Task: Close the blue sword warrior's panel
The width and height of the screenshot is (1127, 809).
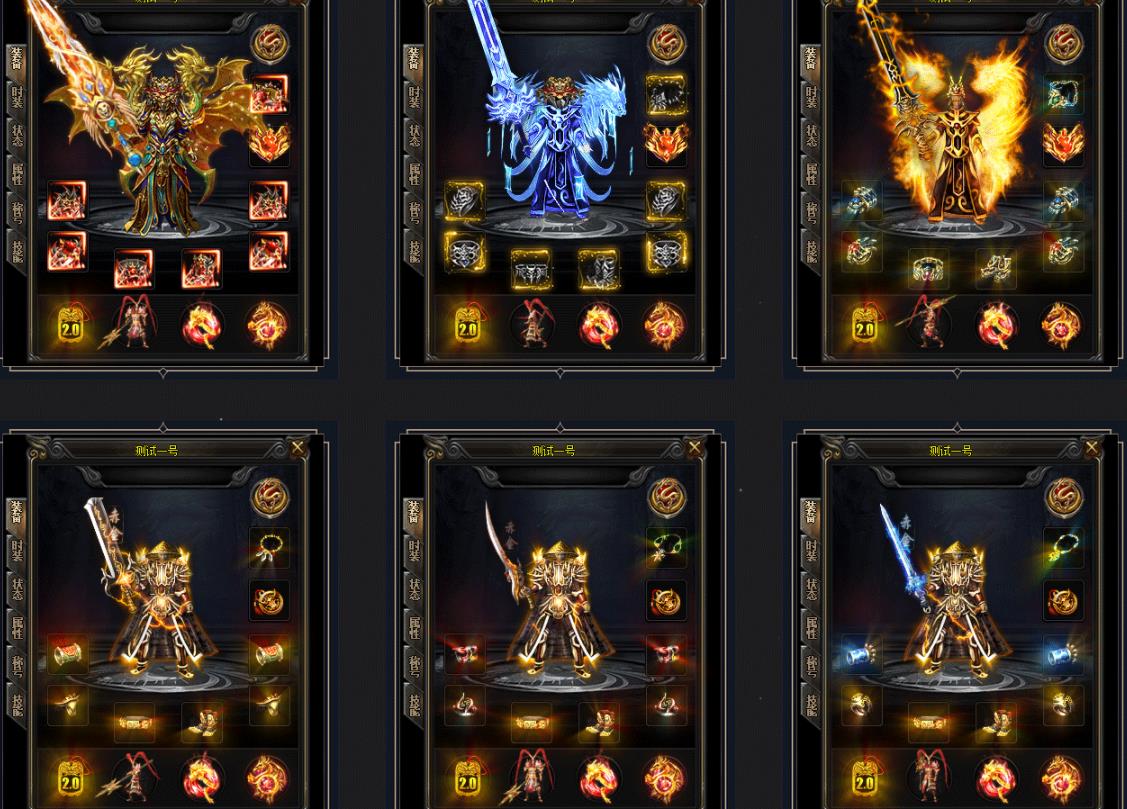Action: [1091, 448]
